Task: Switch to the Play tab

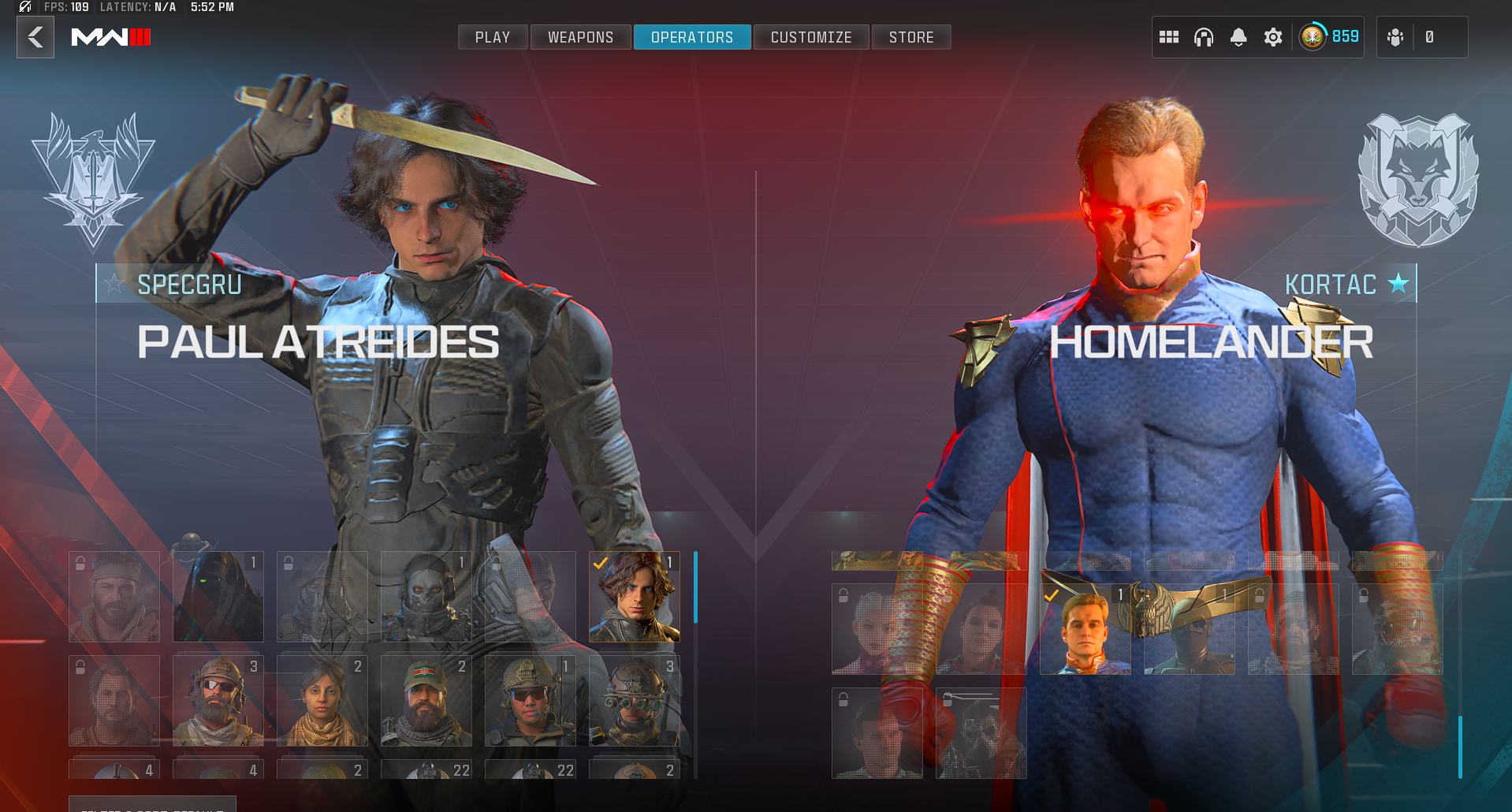Action: pos(493,37)
